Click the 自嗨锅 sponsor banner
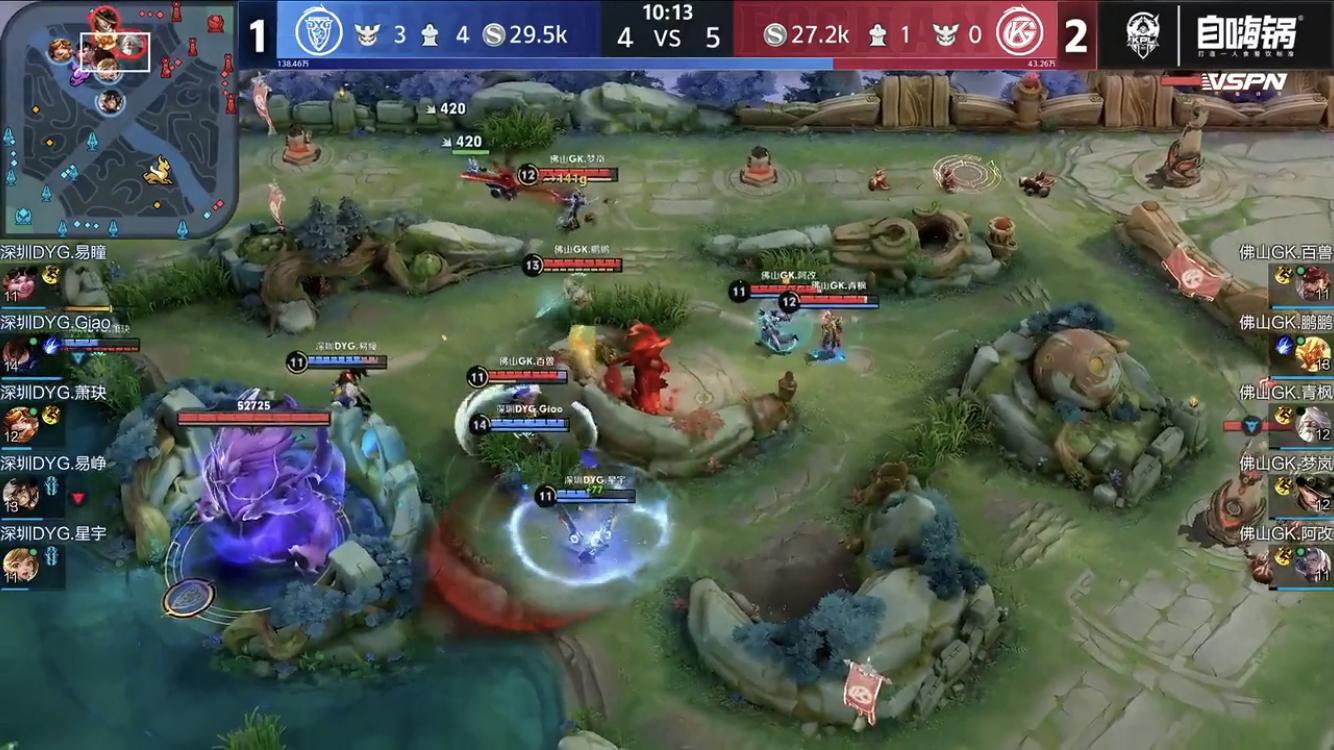This screenshot has width=1334, height=750. point(1245,34)
